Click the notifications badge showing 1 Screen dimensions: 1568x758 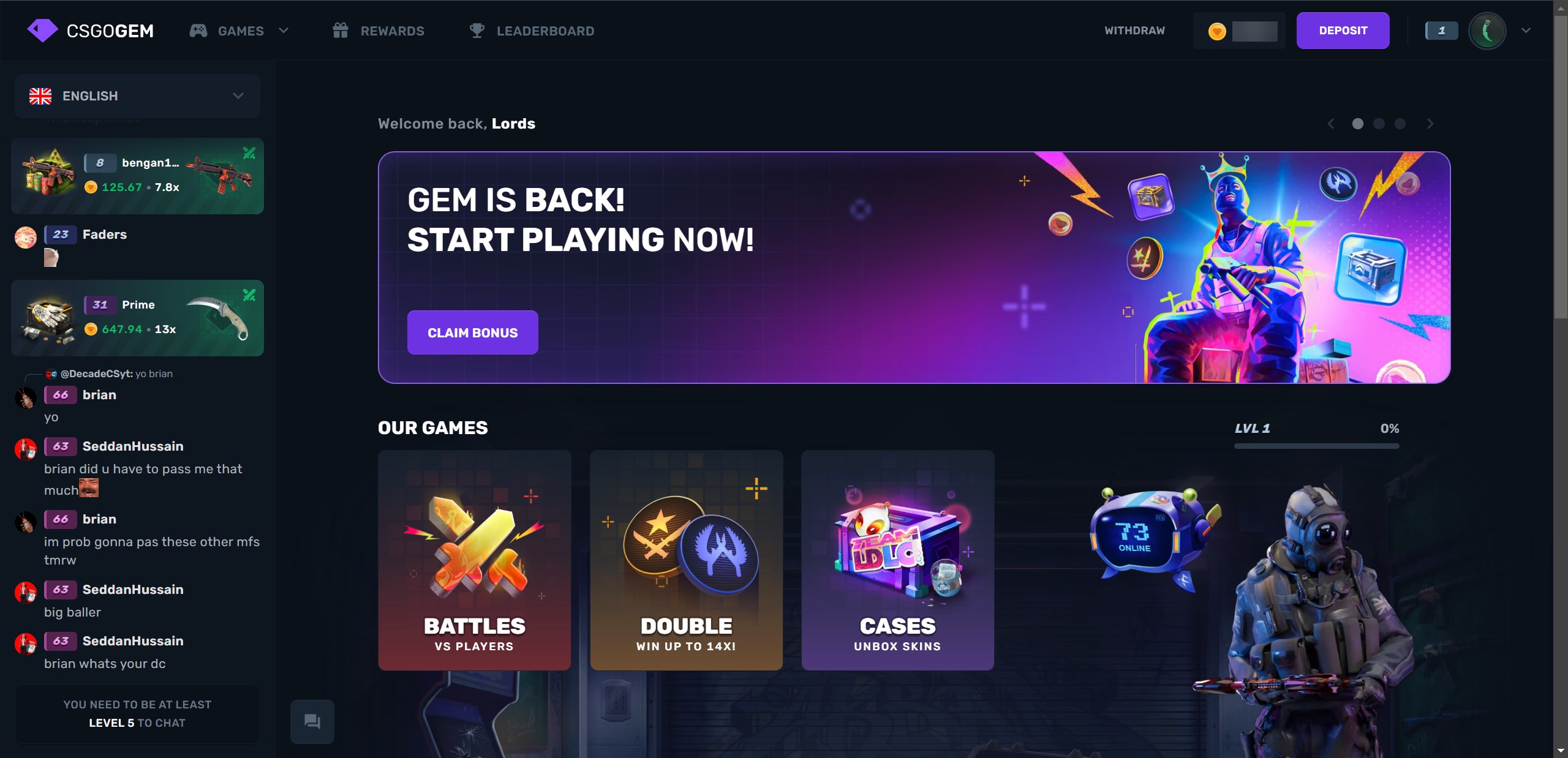point(1442,30)
